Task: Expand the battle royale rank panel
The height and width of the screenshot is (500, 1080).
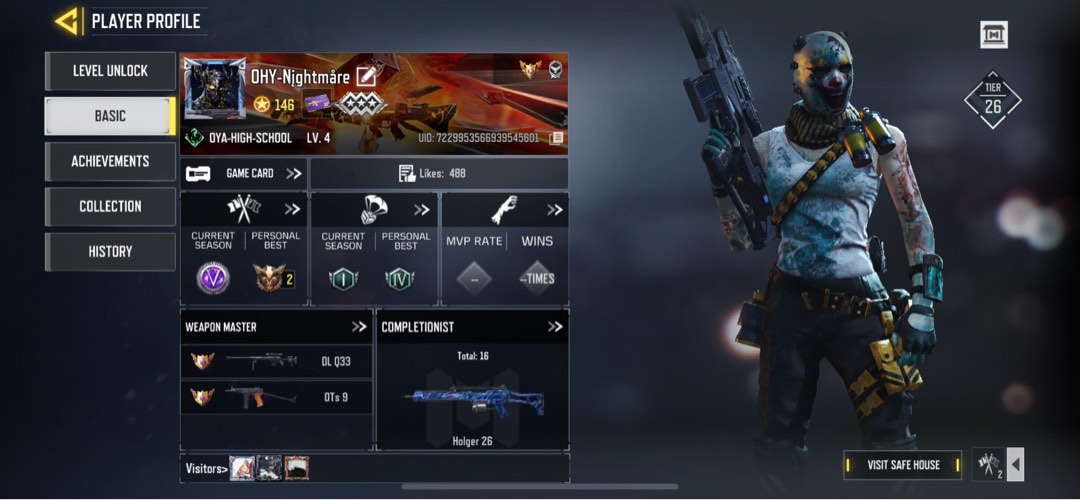Action: coord(422,210)
